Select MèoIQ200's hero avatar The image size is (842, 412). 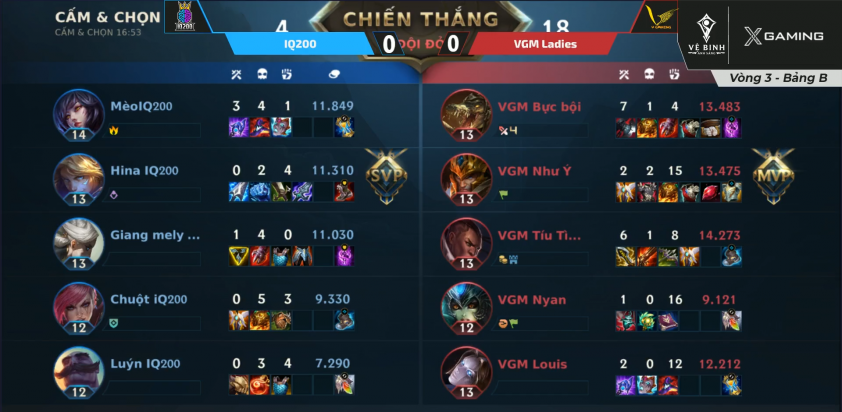click(79, 115)
